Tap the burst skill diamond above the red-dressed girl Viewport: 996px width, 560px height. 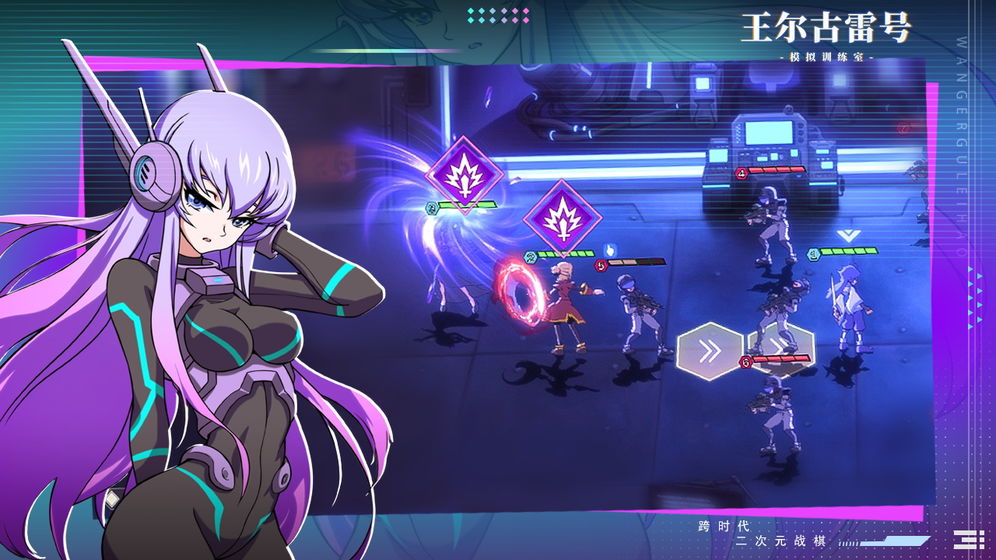coord(563,217)
